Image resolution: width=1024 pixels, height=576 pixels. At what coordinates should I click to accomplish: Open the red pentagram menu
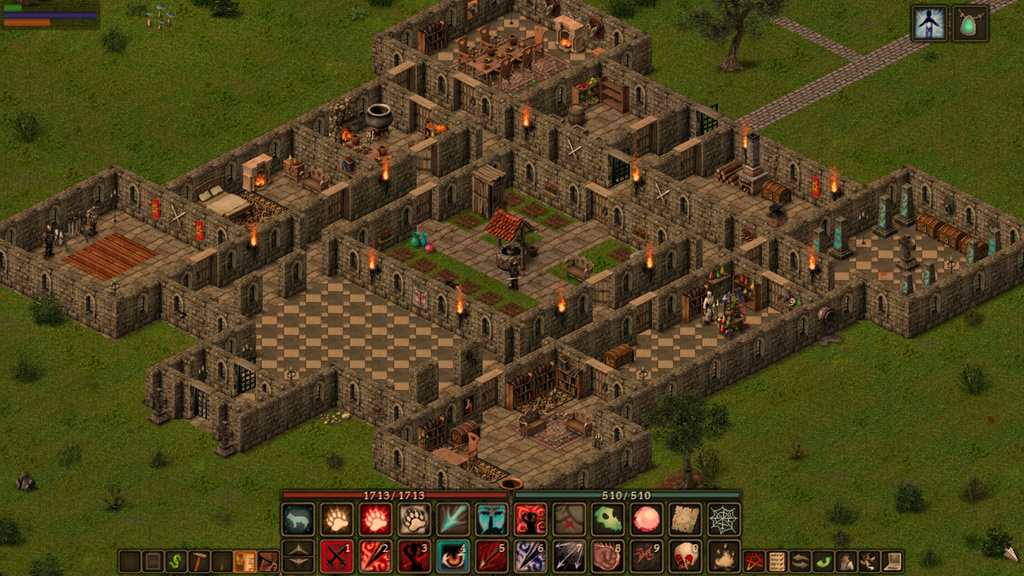(754, 561)
